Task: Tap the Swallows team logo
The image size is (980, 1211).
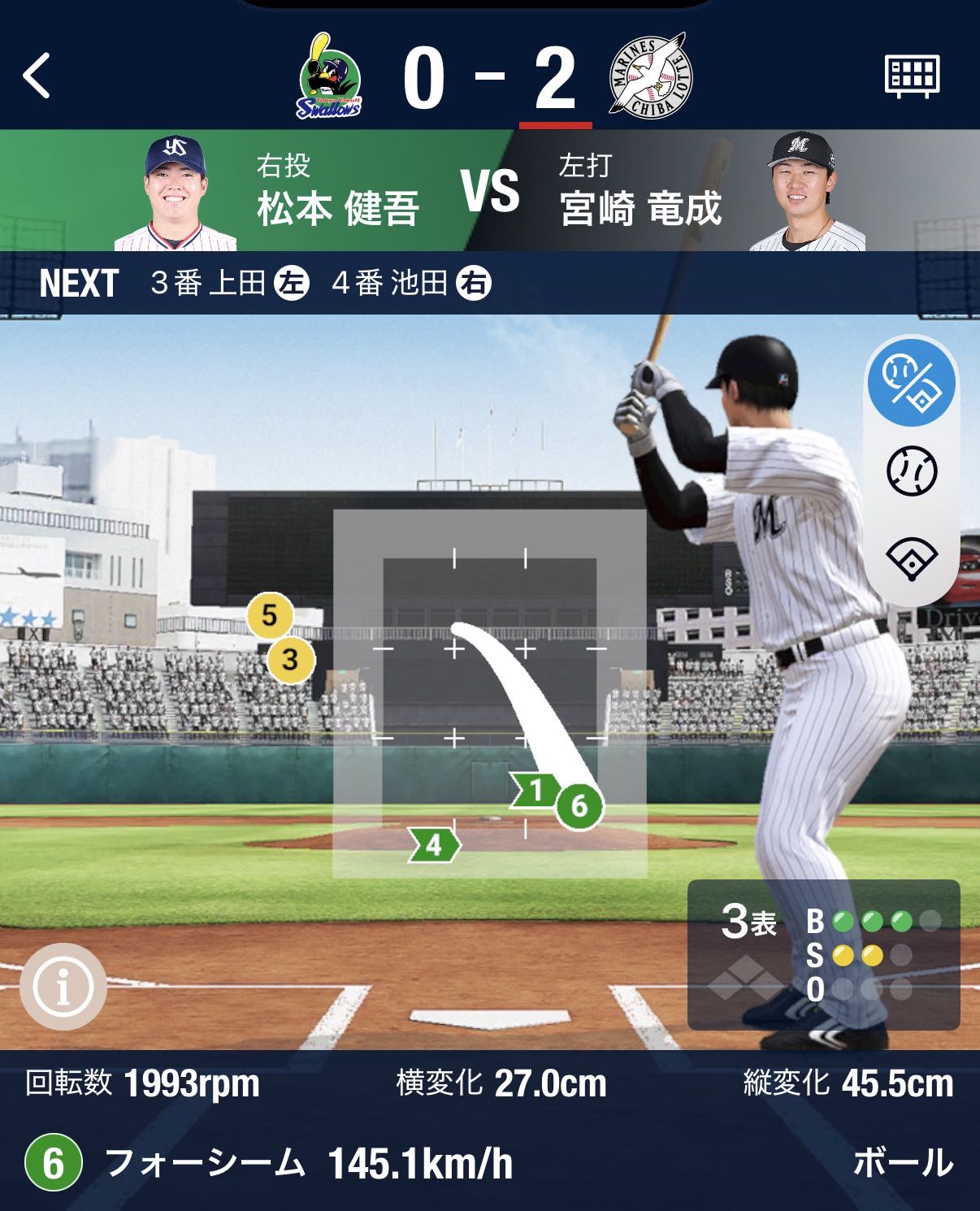Action: click(330, 77)
